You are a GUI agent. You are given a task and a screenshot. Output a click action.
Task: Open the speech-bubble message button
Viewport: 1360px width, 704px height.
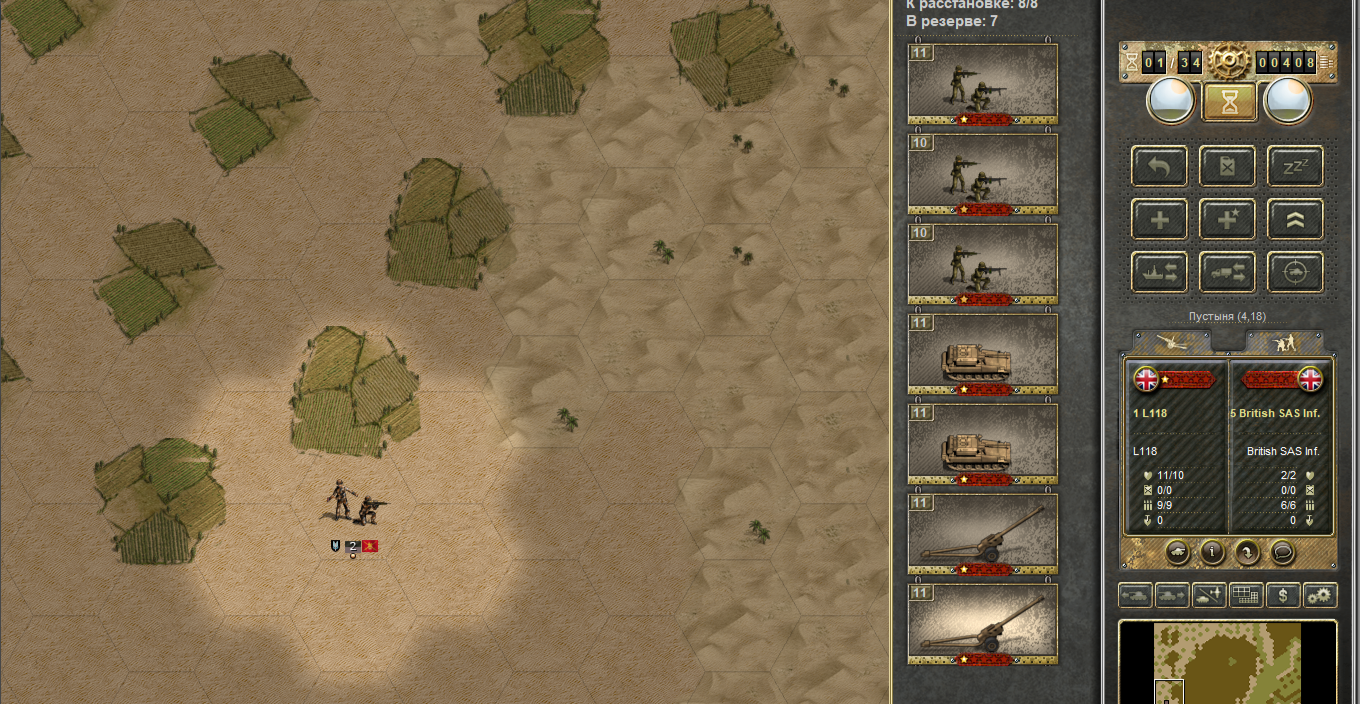click(x=1282, y=551)
